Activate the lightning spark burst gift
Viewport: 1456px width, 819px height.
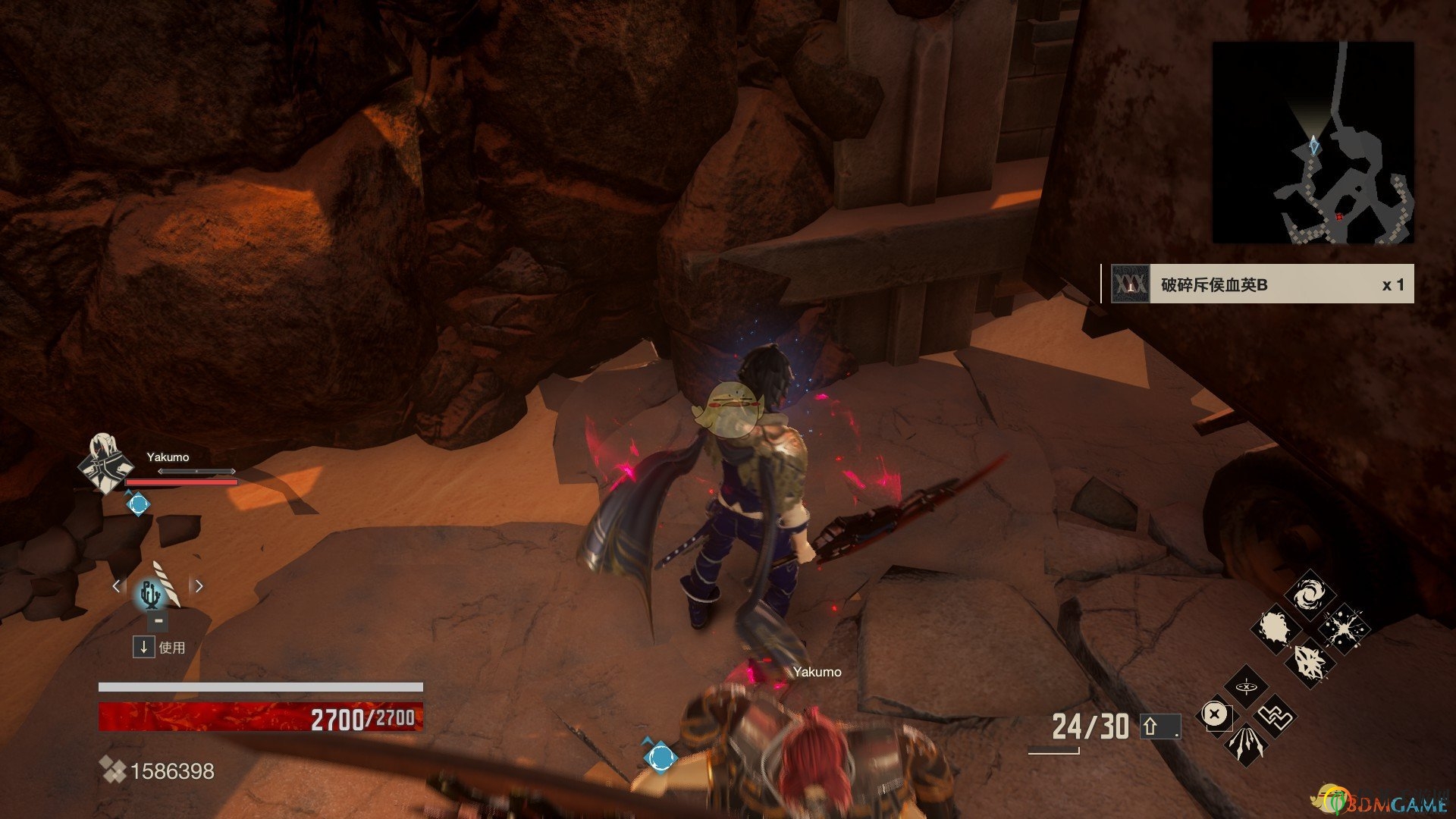click(1344, 629)
